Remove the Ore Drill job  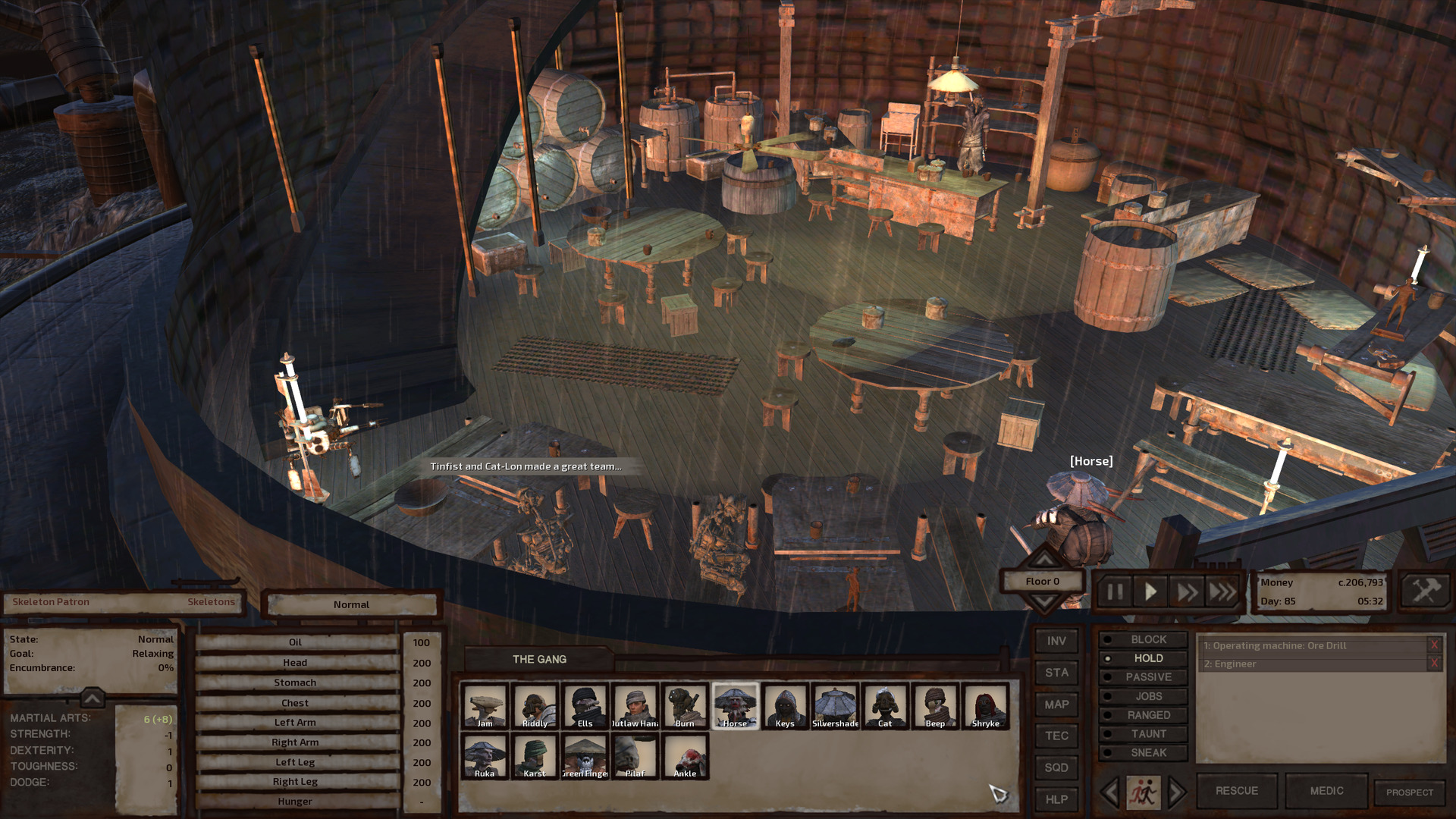(x=1434, y=645)
